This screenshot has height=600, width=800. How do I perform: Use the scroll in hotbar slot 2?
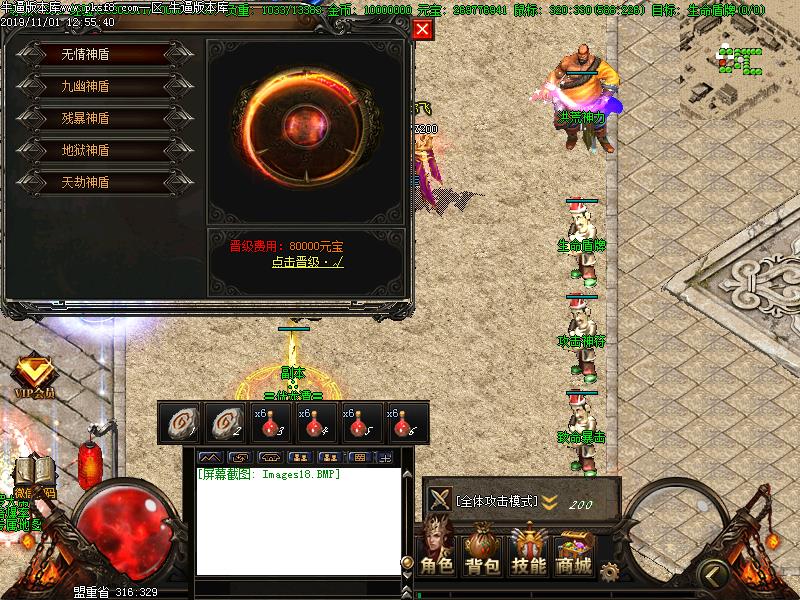pyautogui.click(x=225, y=422)
